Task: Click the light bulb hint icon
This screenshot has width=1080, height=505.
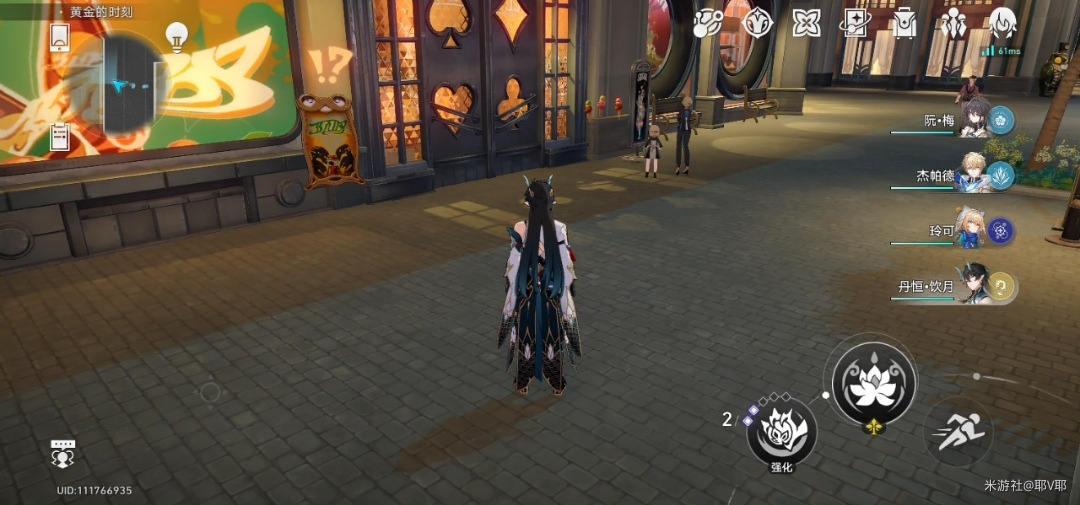Action: (177, 37)
